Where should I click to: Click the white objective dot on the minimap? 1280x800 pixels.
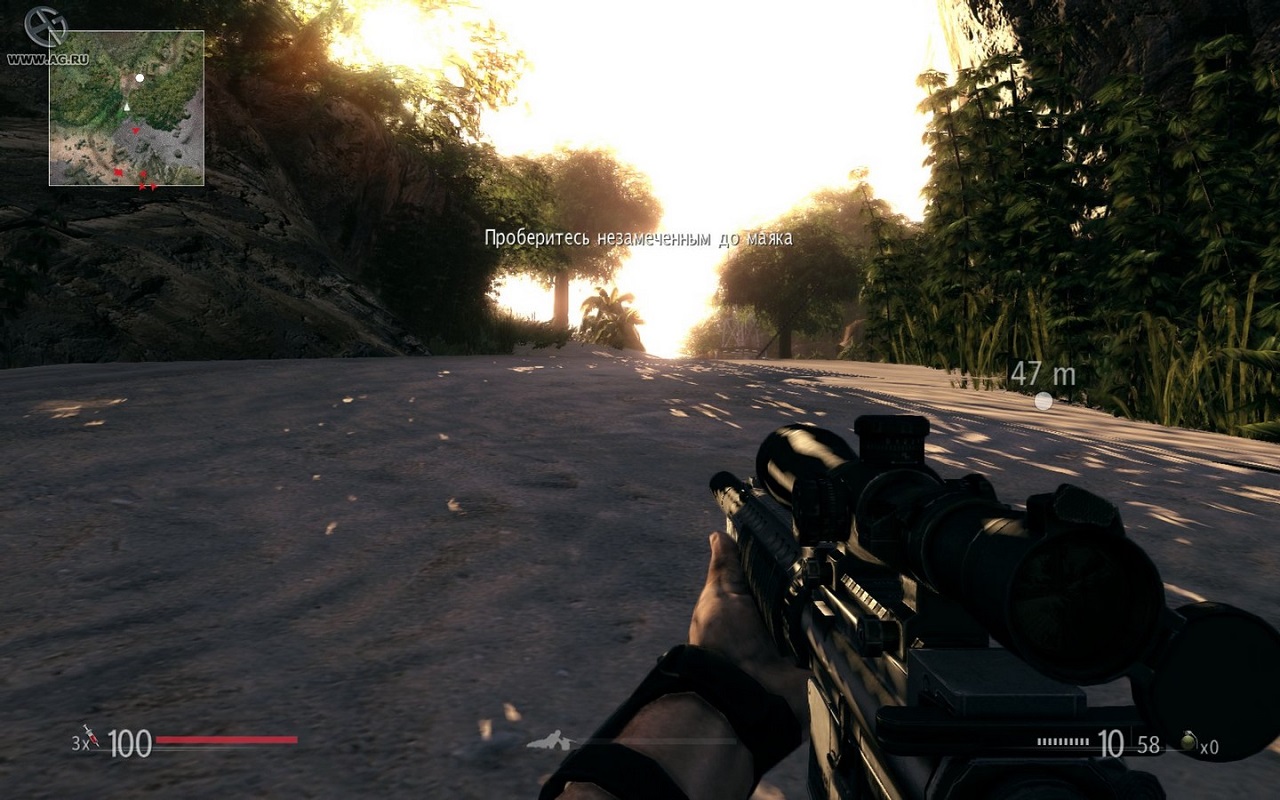[x=140, y=77]
